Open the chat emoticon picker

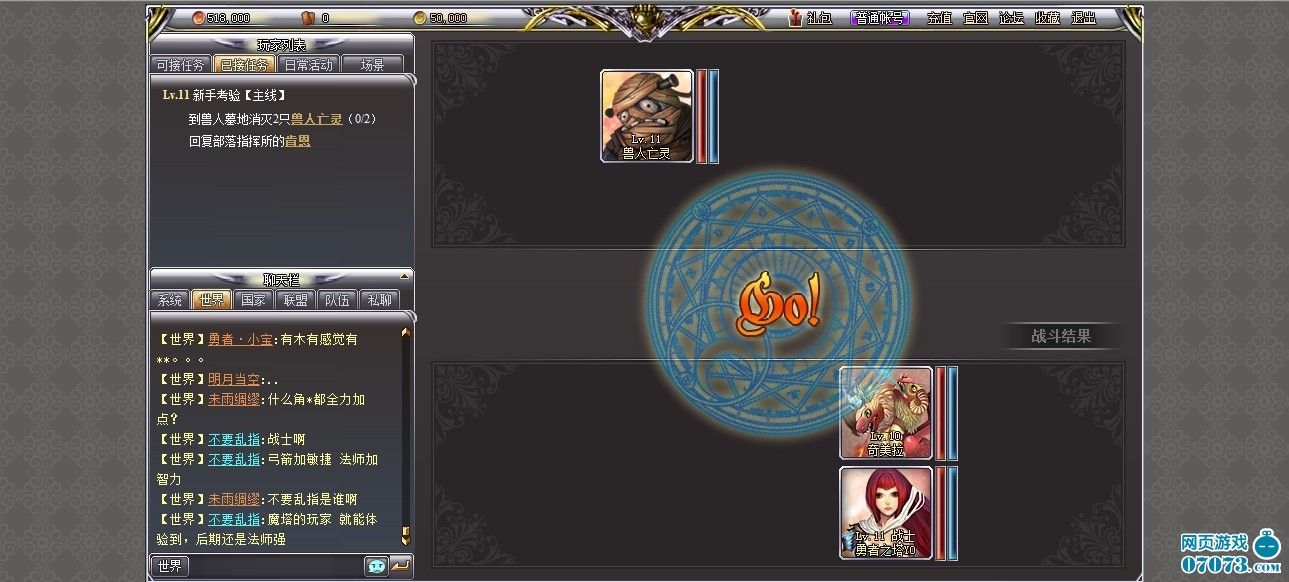pyautogui.click(x=376, y=566)
